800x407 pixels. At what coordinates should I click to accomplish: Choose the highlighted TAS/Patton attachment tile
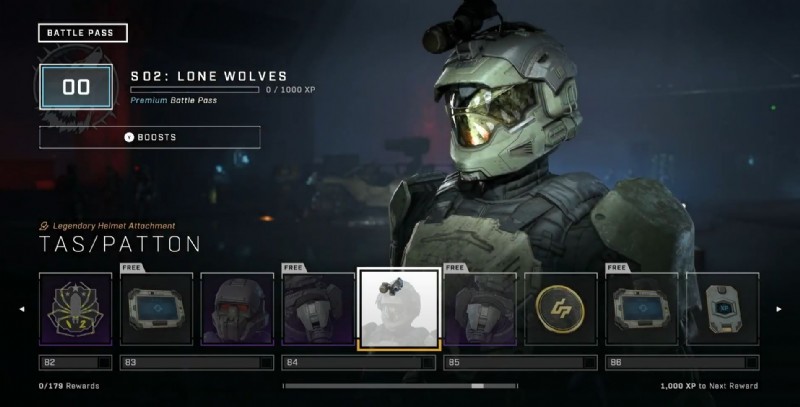(x=398, y=309)
